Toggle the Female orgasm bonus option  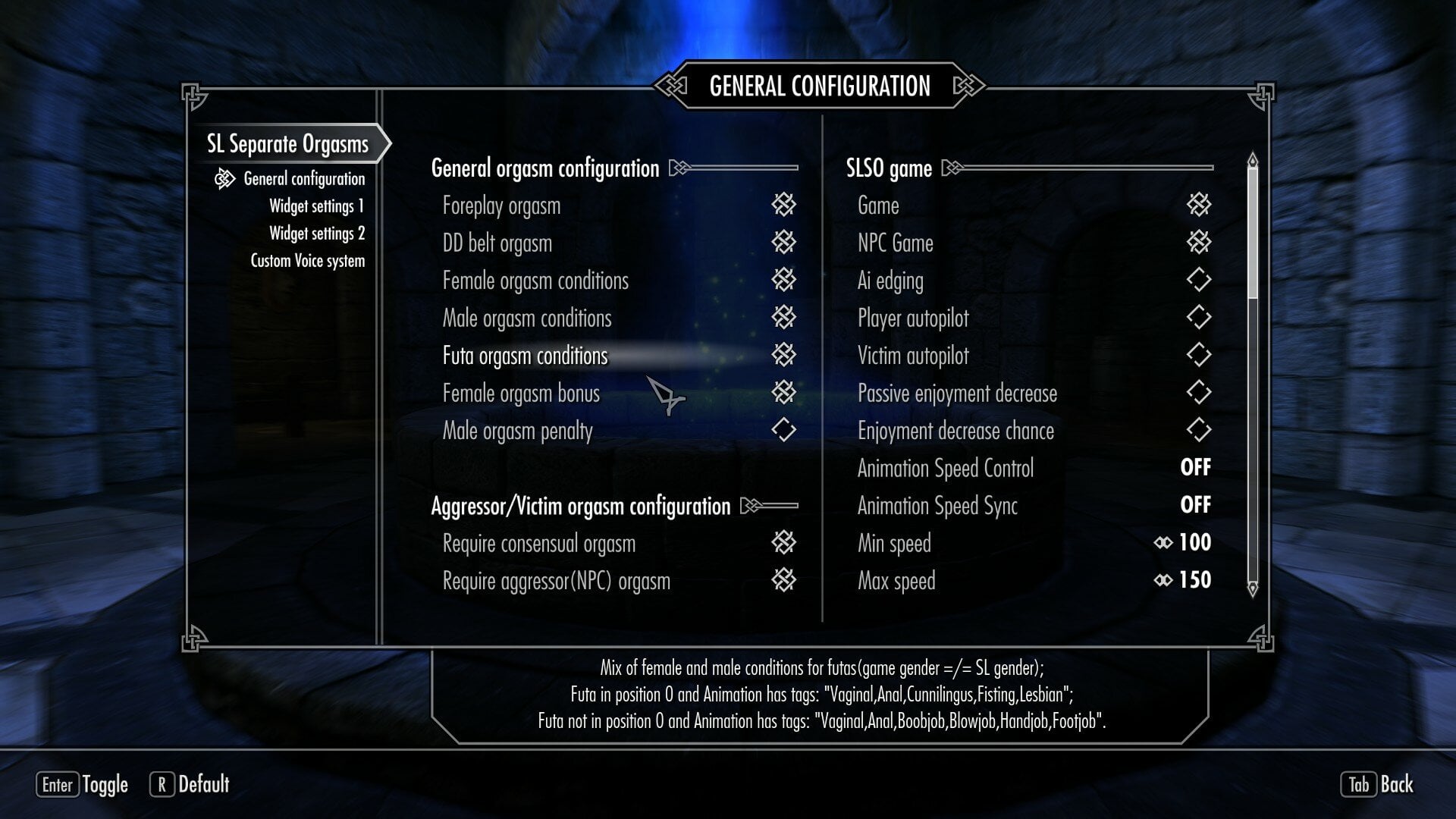[783, 393]
